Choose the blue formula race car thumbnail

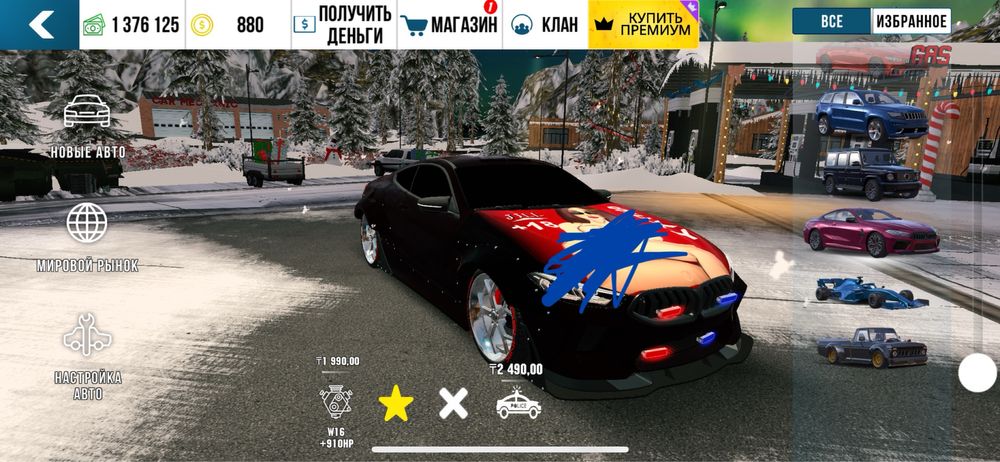pos(870,292)
